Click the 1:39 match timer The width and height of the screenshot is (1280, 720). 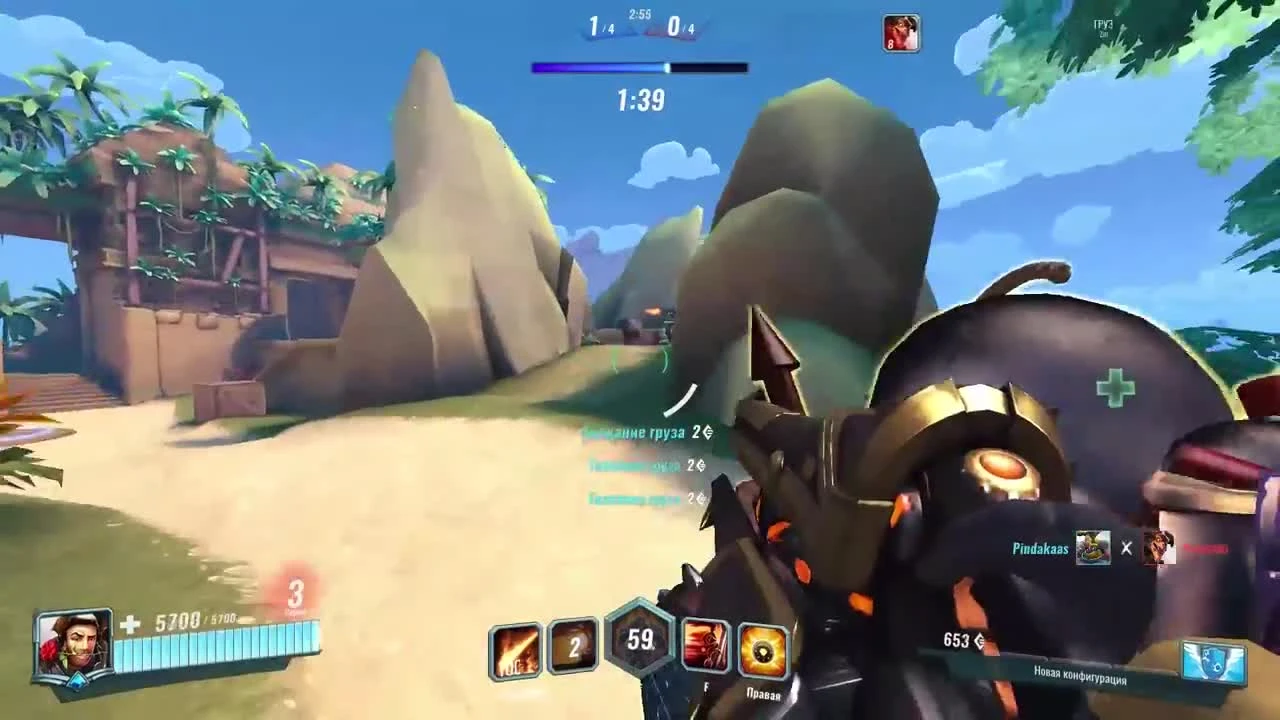point(638,100)
